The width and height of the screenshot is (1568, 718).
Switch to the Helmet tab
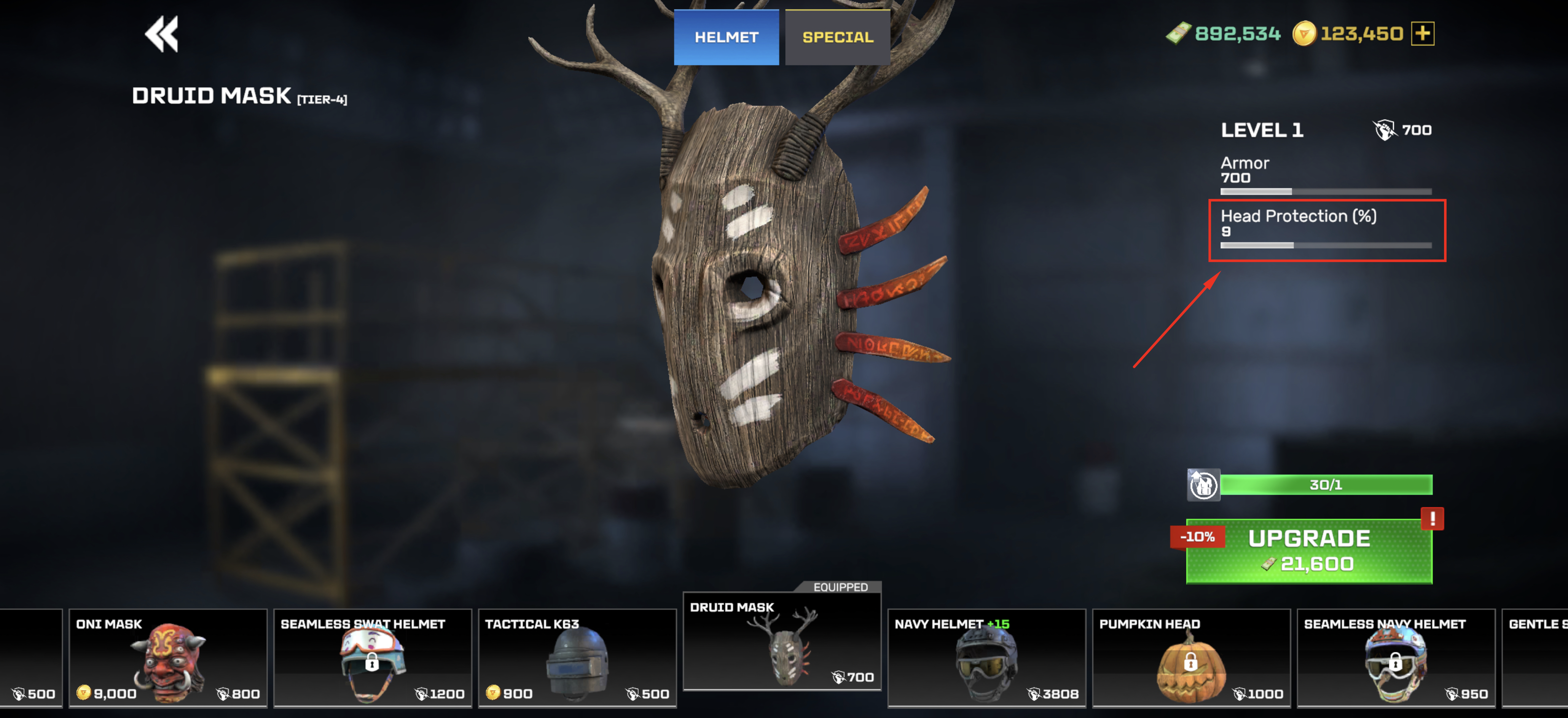pos(726,37)
